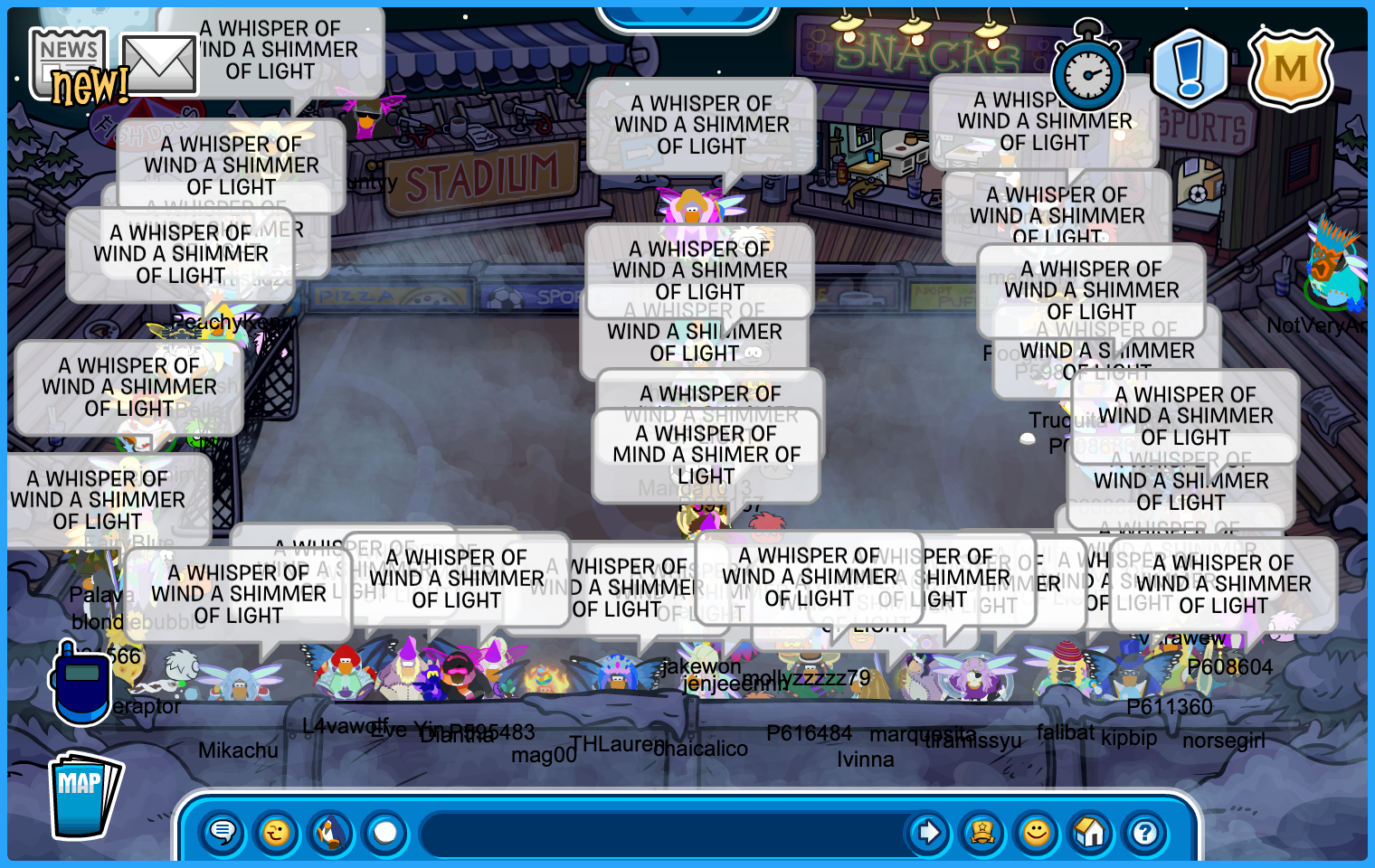This screenshot has width=1375, height=868.
Task: Open the blue spy phone
Action: click(x=81, y=682)
